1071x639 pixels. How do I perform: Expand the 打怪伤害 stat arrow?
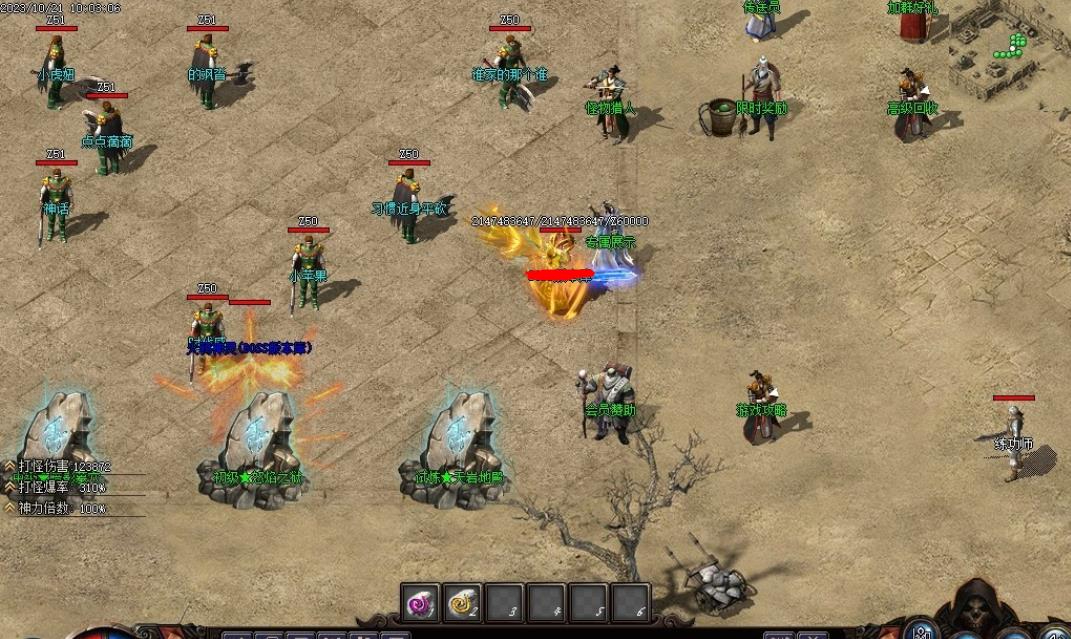tap(9, 466)
